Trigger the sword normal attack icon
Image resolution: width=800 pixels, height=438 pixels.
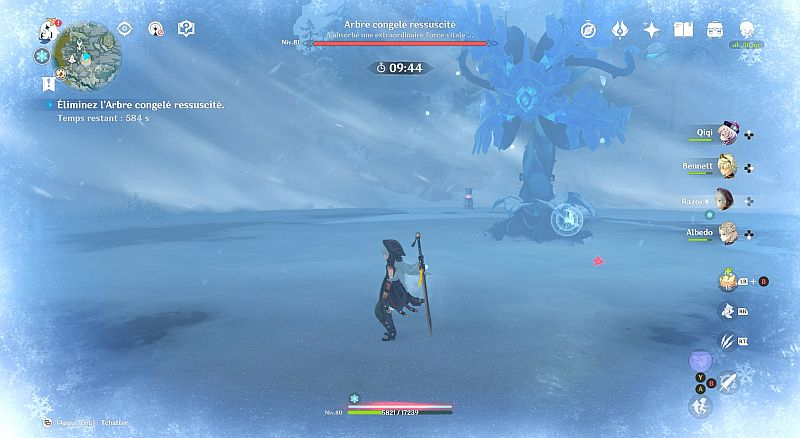tap(727, 379)
